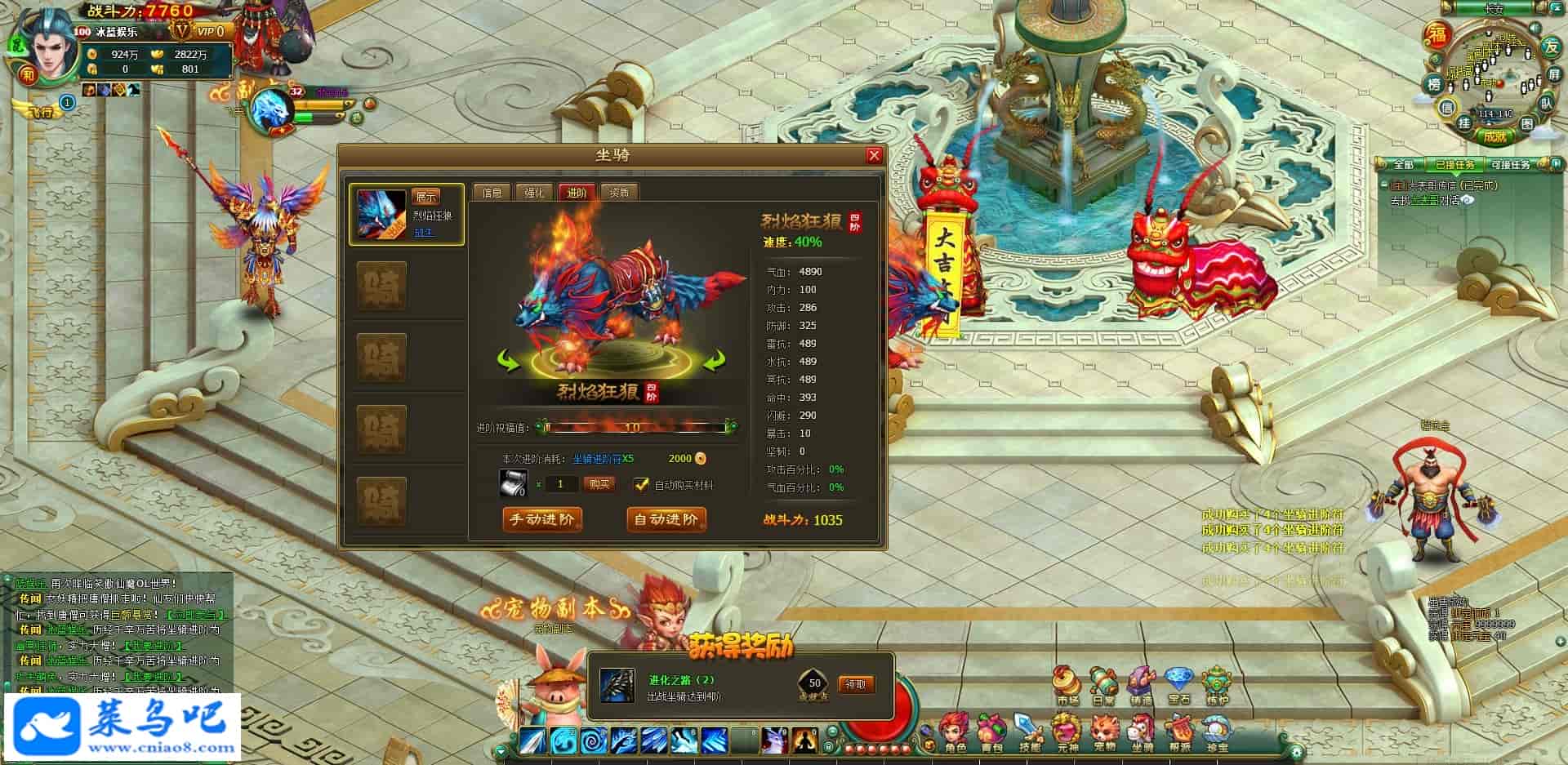The width and height of the screenshot is (1568, 765).
Task: Open the 背包 bag icon
Action: coord(991,732)
